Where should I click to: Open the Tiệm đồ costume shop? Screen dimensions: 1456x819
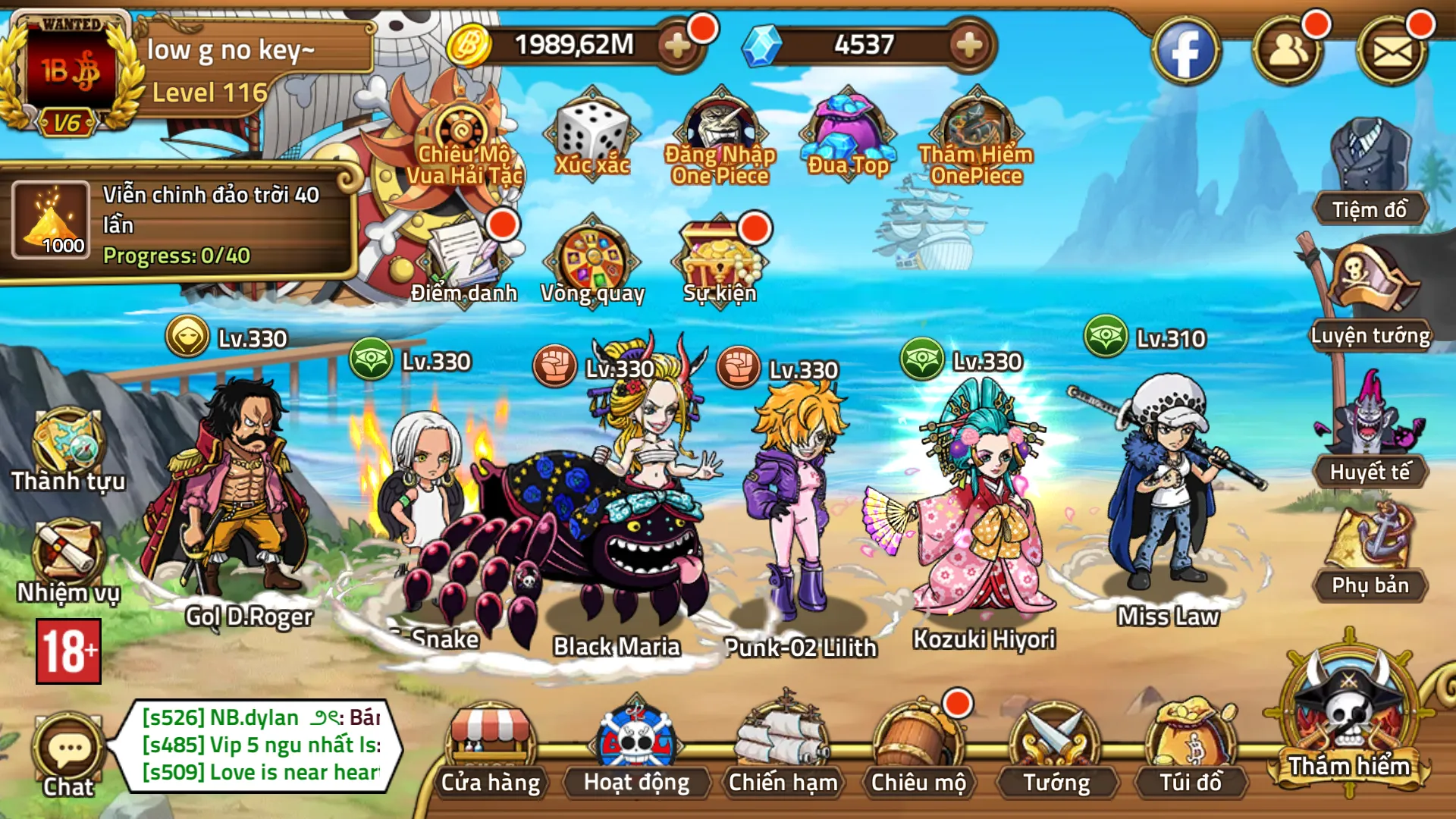tap(1370, 171)
